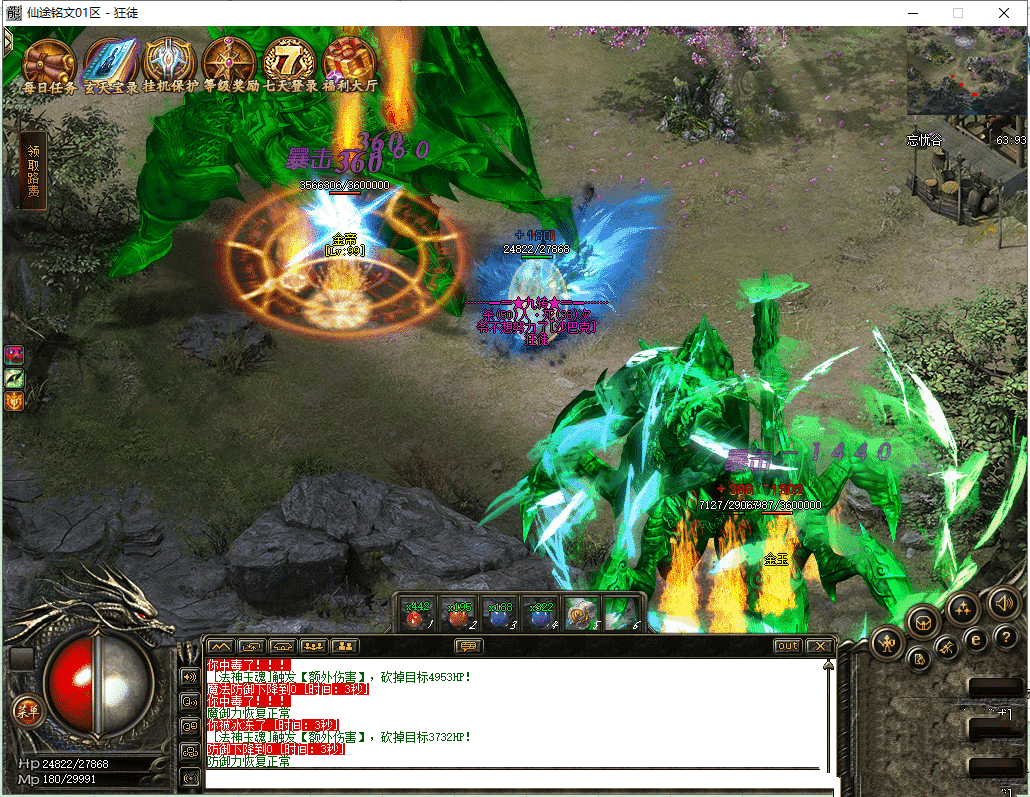Viewport: 1030px width, 797px height.
Task: Open the bag via the chest button
Action: click(x=923, y=620)
